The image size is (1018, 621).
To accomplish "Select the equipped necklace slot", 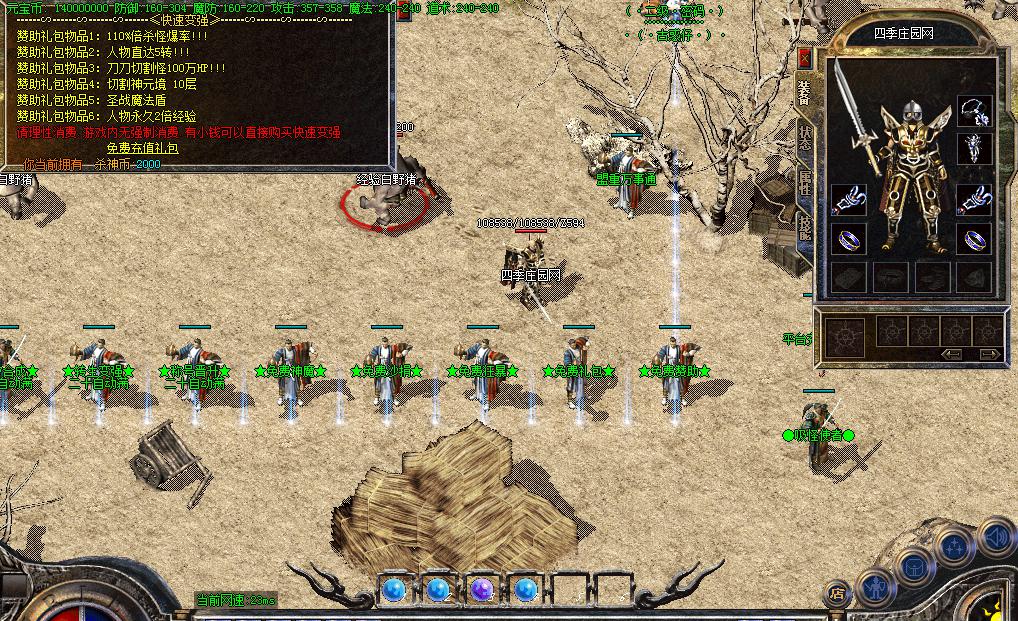I will click(974, 110).
